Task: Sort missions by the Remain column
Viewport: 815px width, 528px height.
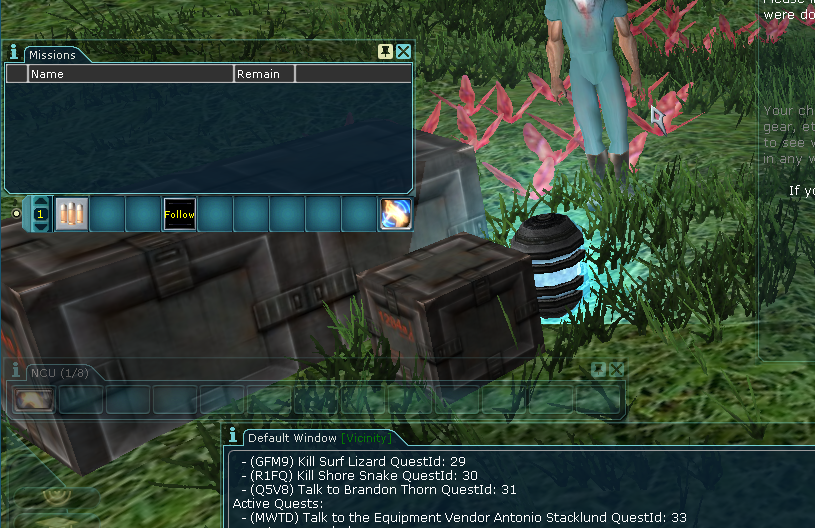Action: [x=264, y=74]
